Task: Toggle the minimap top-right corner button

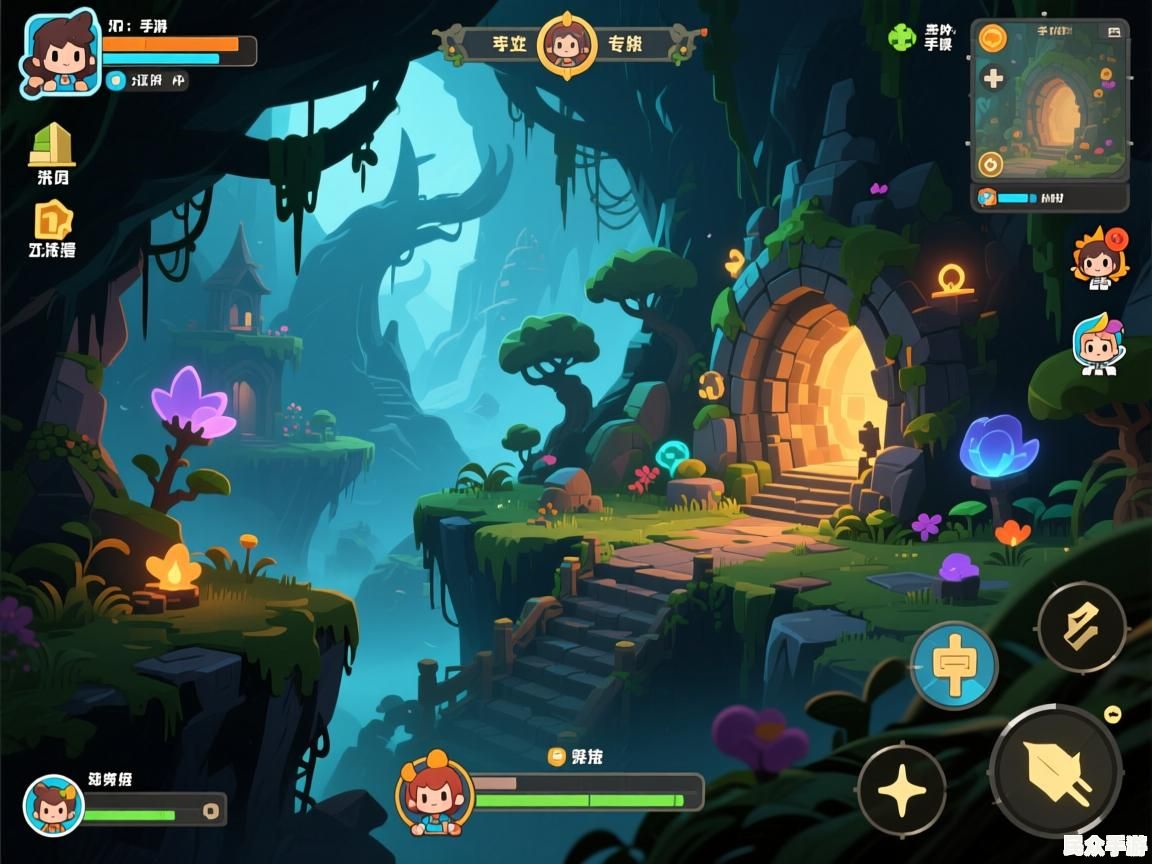Action: pos(1113,32)
